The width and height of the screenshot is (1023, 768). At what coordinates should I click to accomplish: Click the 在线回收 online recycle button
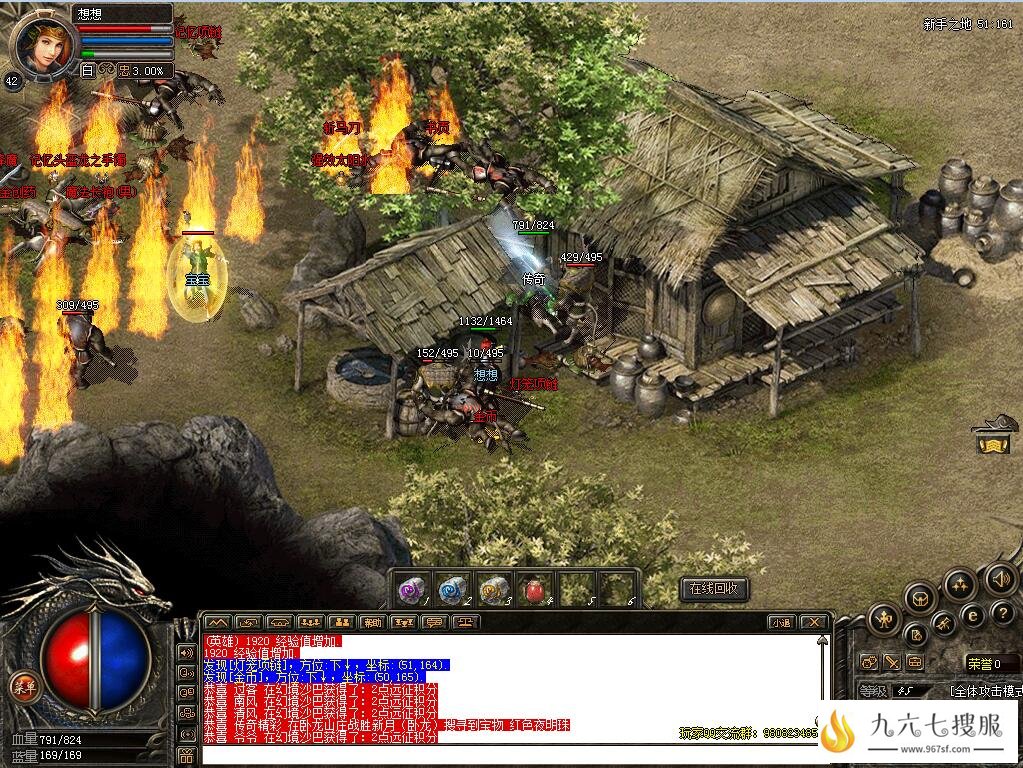pyautogui.click(x=714, y=589)
